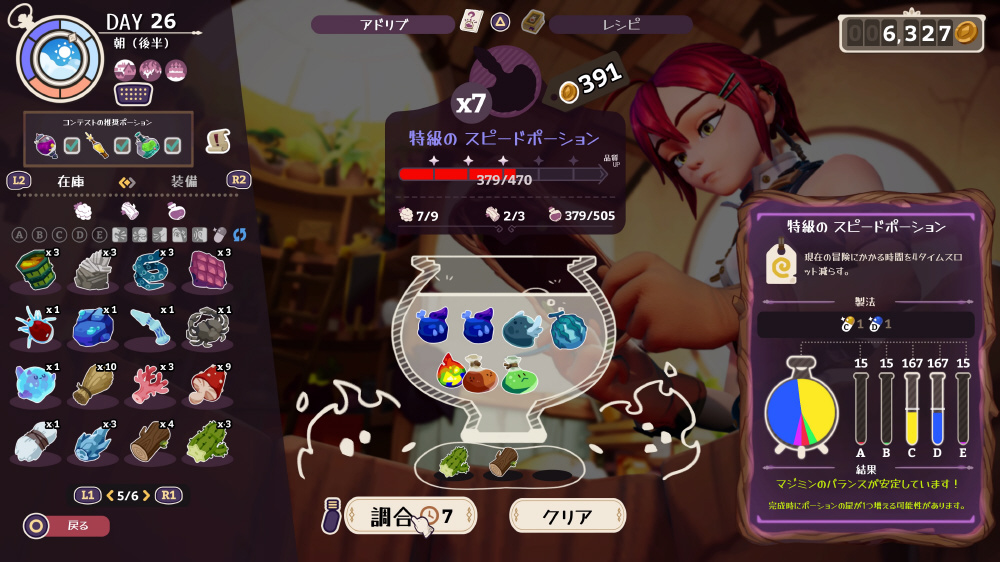The height and width of the screenshot is (562, 1000).
Task: Go back with the 戻る button
Action: pyautogui.click(x=67, y=525)
